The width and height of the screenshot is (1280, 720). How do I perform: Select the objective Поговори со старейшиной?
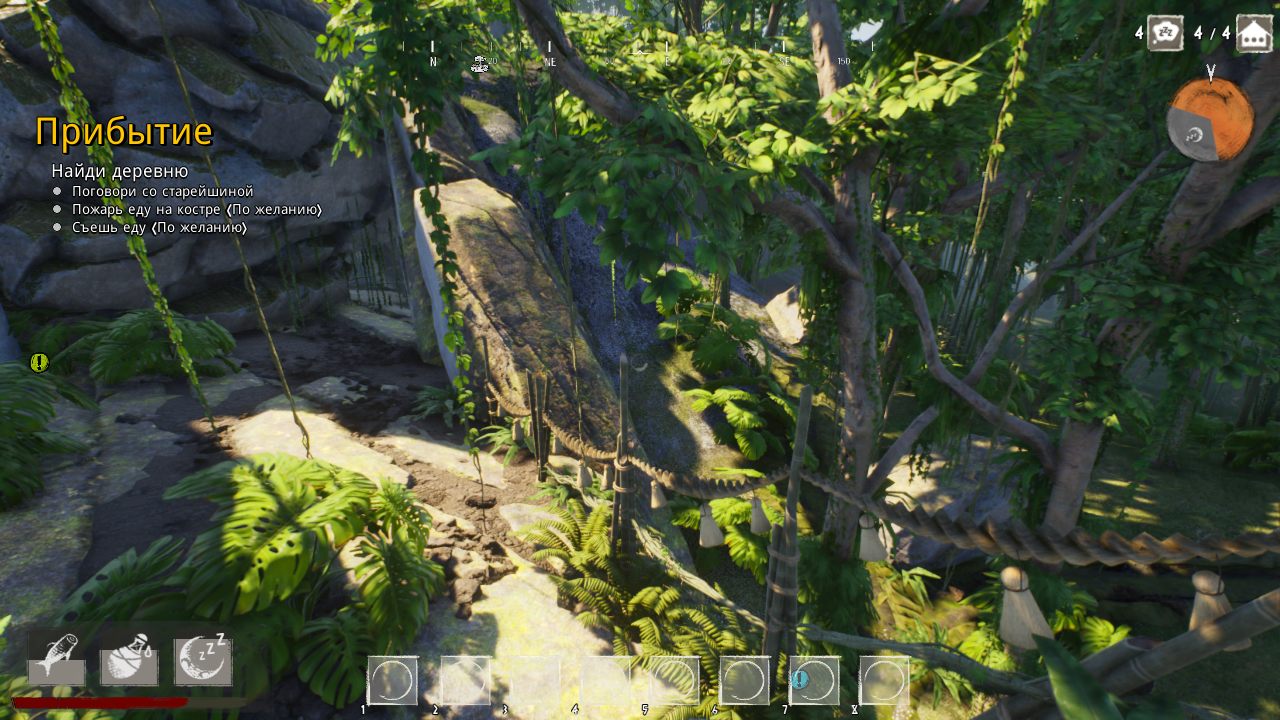[162, 191]
